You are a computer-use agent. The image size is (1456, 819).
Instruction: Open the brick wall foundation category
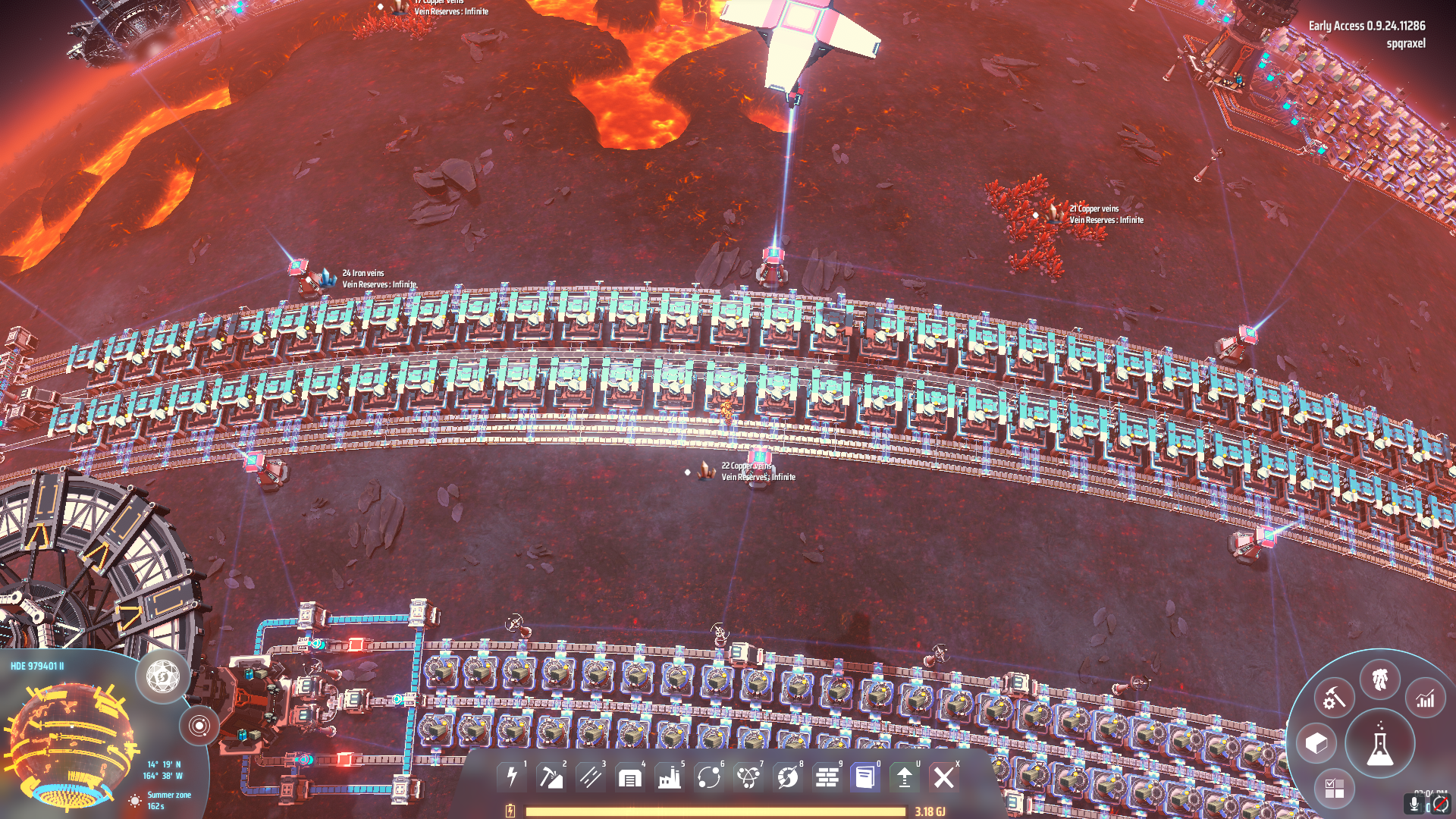[x=827, y=777]
